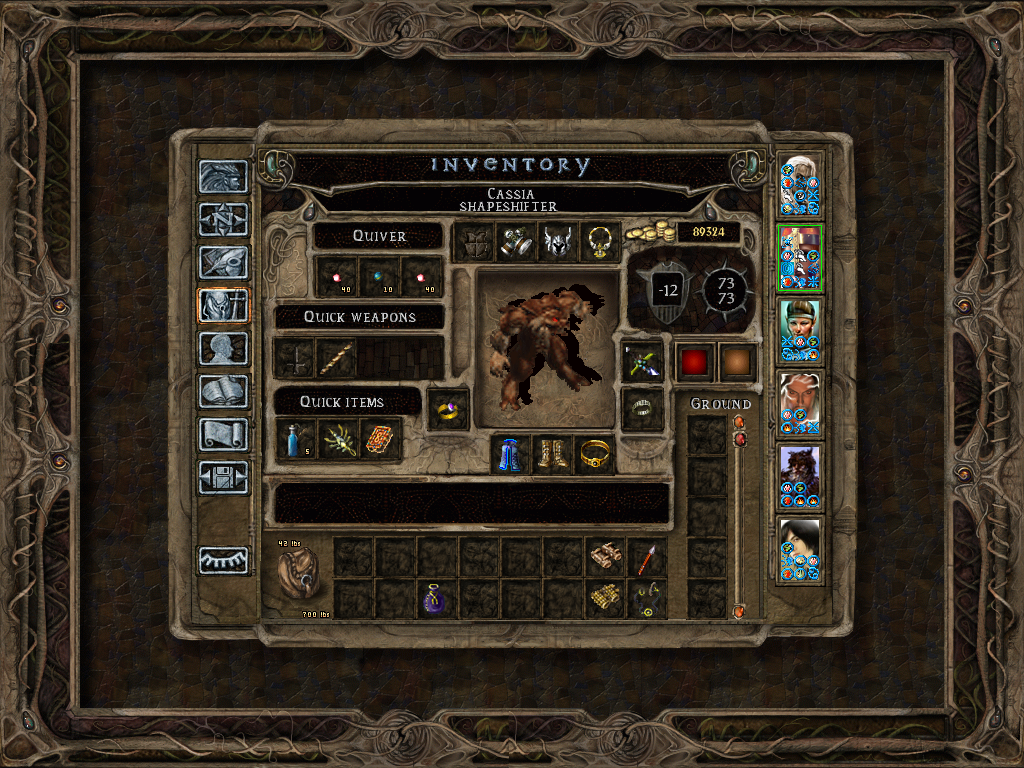Select the spear in the backpack
Viewport: 1024px width, 768px height.
coord(646,557)
